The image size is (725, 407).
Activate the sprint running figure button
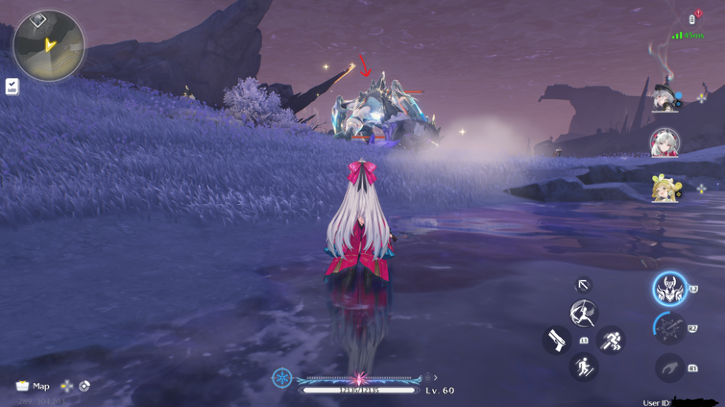(x=611, y=341)
